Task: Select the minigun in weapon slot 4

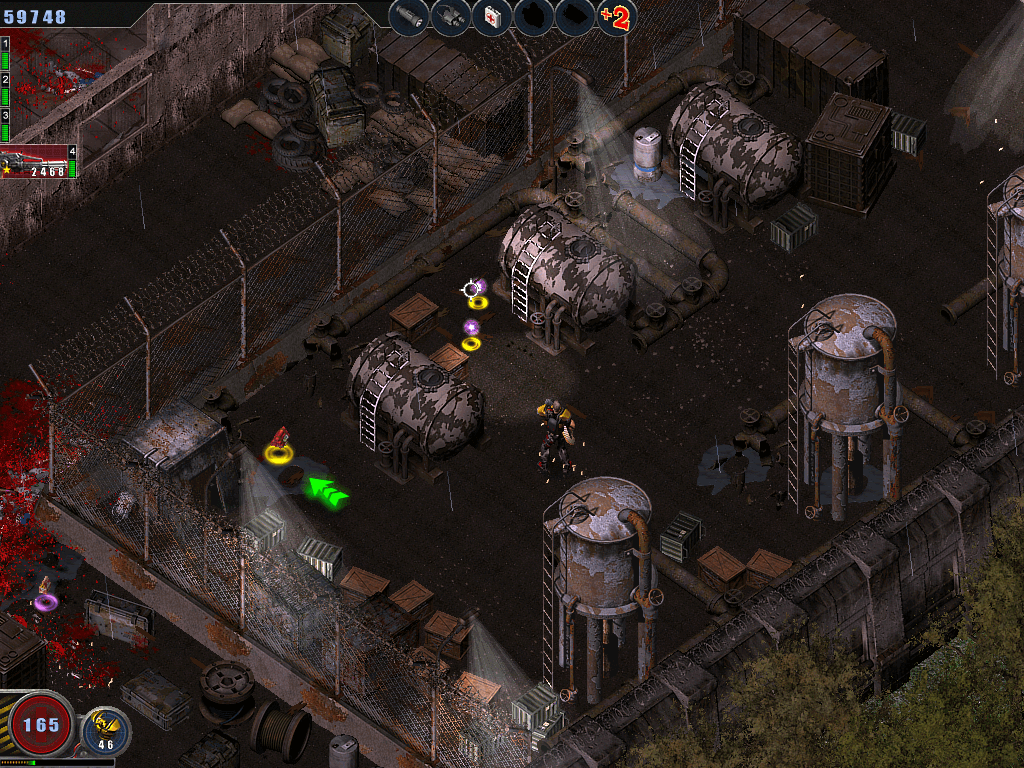Action: 38,163
